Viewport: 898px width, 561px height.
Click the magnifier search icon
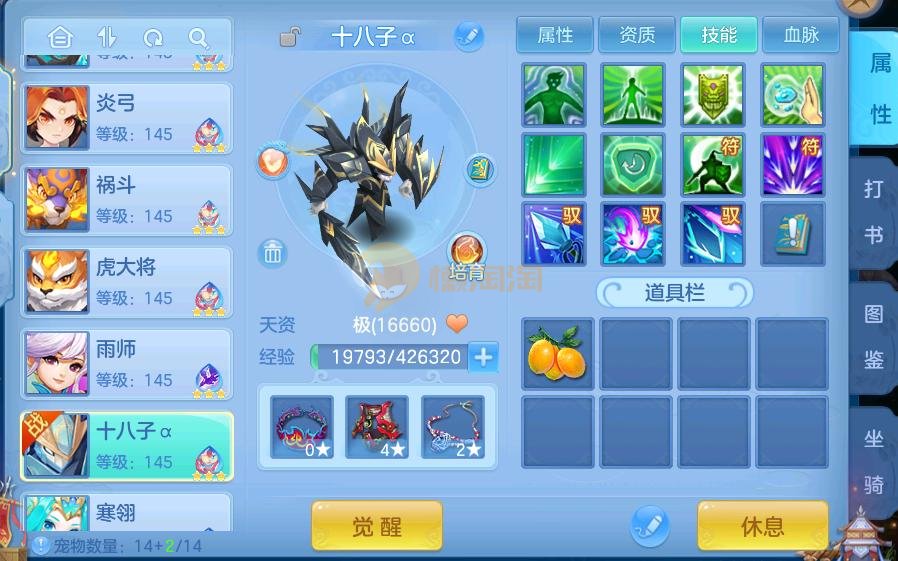coord(199,38)
